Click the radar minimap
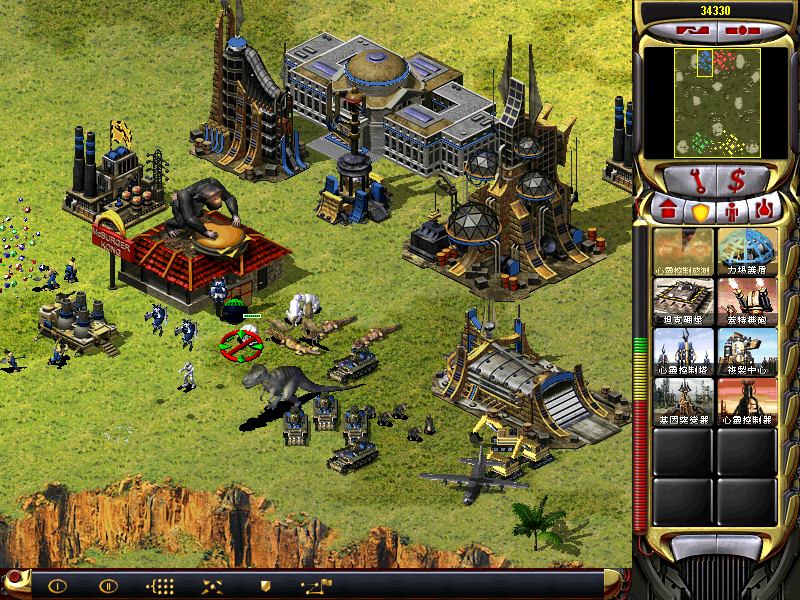800x600 pixels. coord(717,103)
